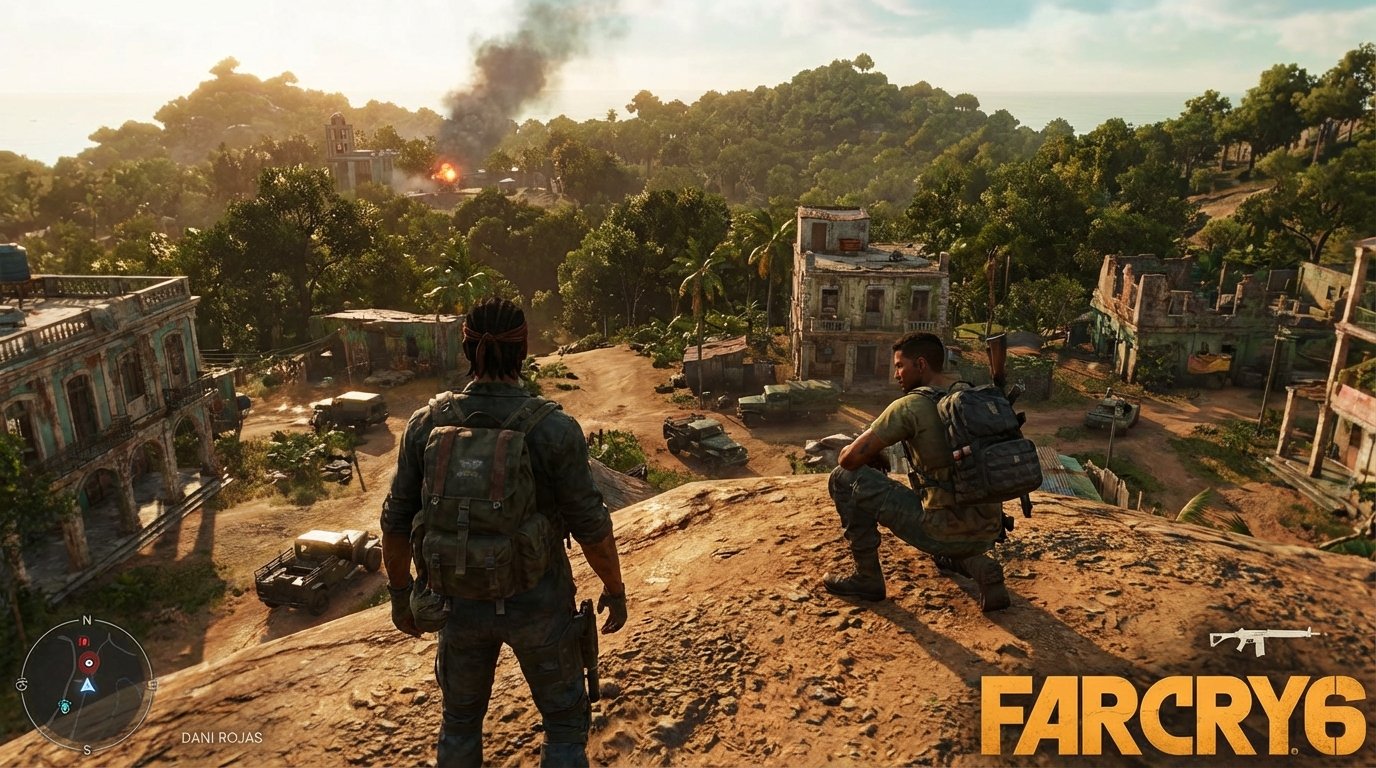Click the teal animal marker on the minimap
The height and width of the screenshot is (768, 1376).
65,705
